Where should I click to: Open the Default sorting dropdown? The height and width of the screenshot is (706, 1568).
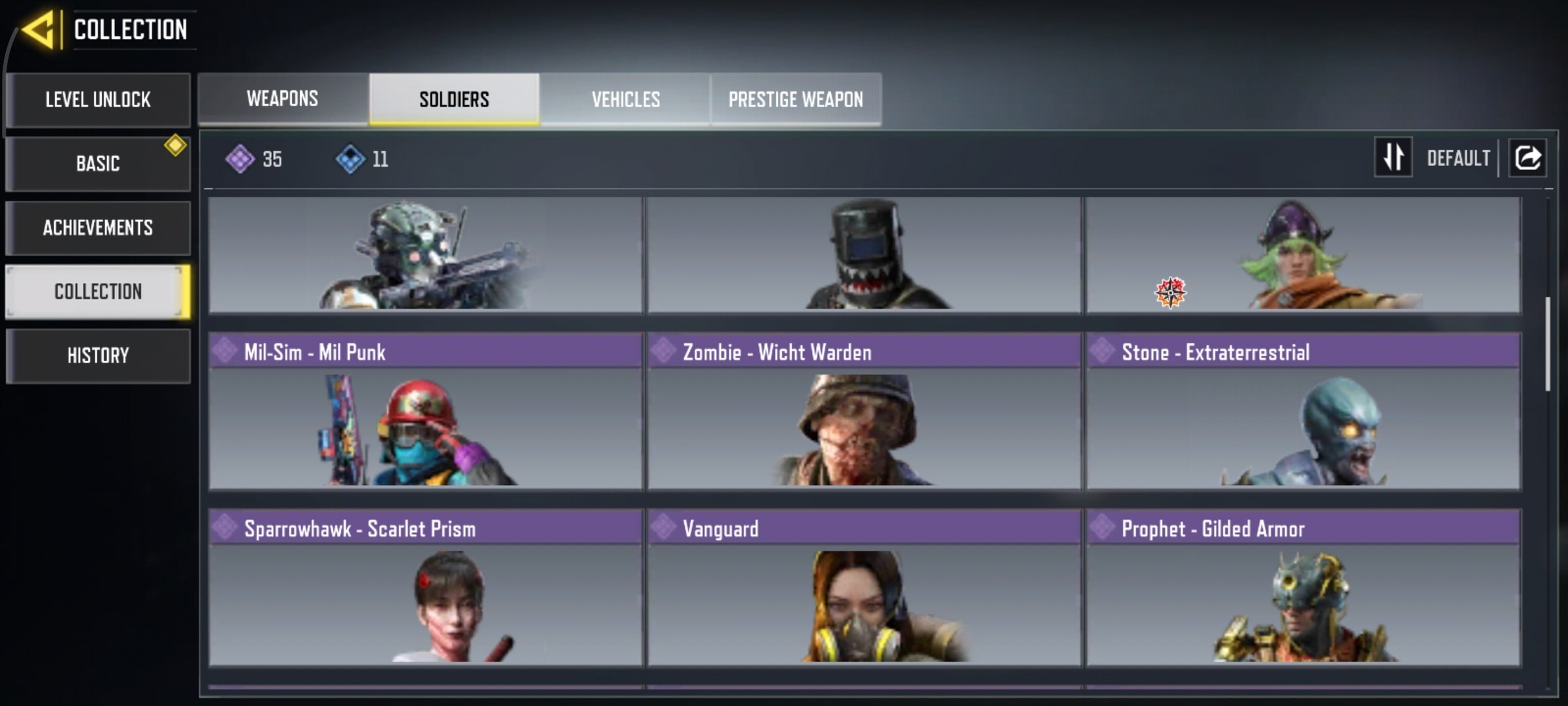pos(1458,158)
